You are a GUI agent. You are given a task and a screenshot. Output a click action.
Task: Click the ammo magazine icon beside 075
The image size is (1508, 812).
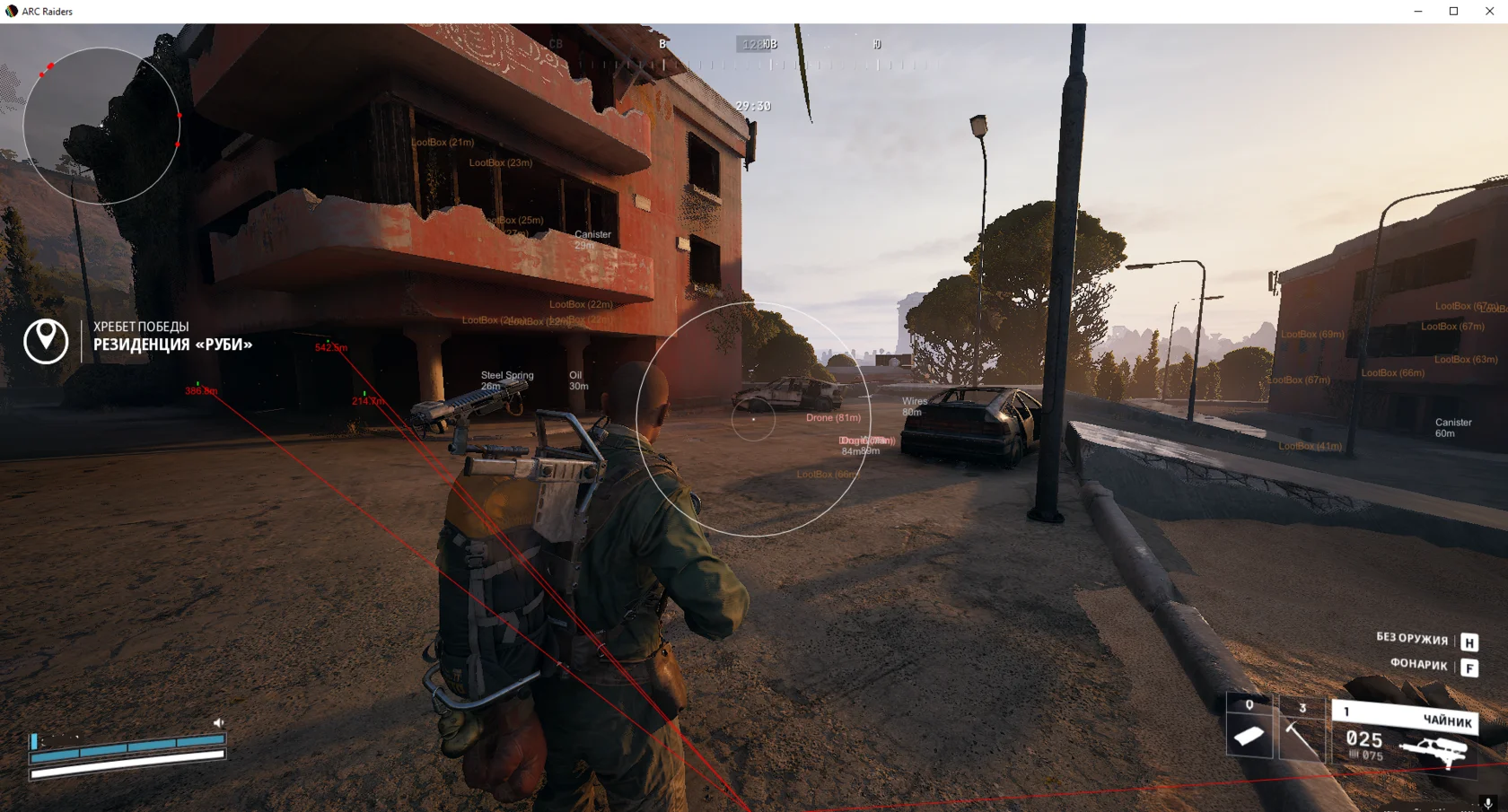(1353, 754)
